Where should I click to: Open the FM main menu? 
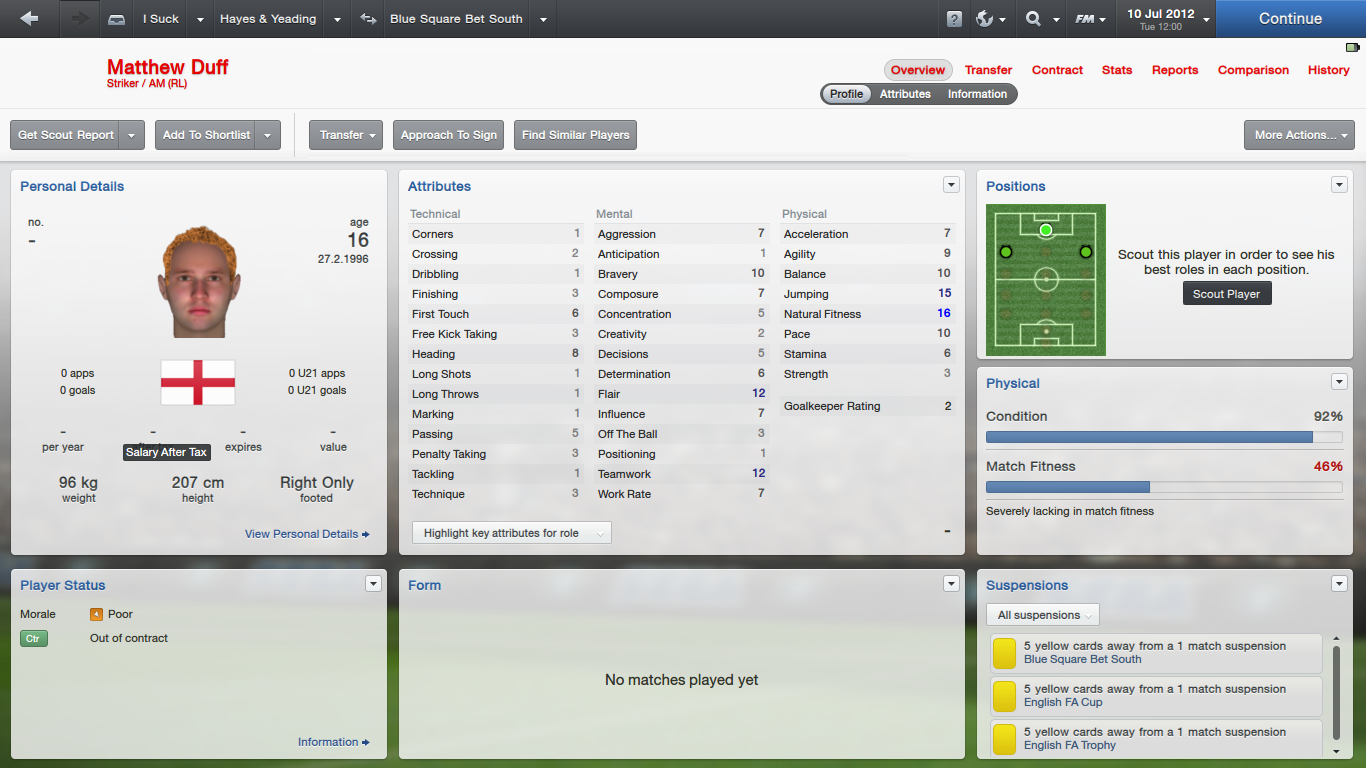click(1089, 19)
